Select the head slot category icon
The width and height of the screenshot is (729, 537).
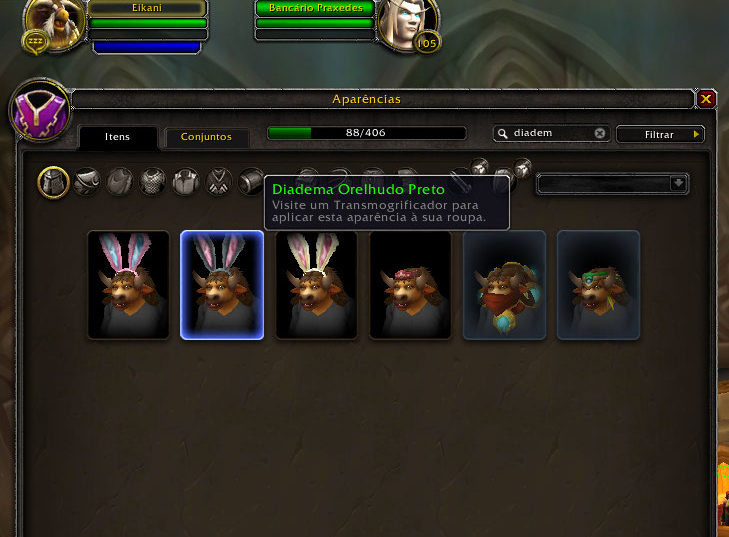coord(54,182)
